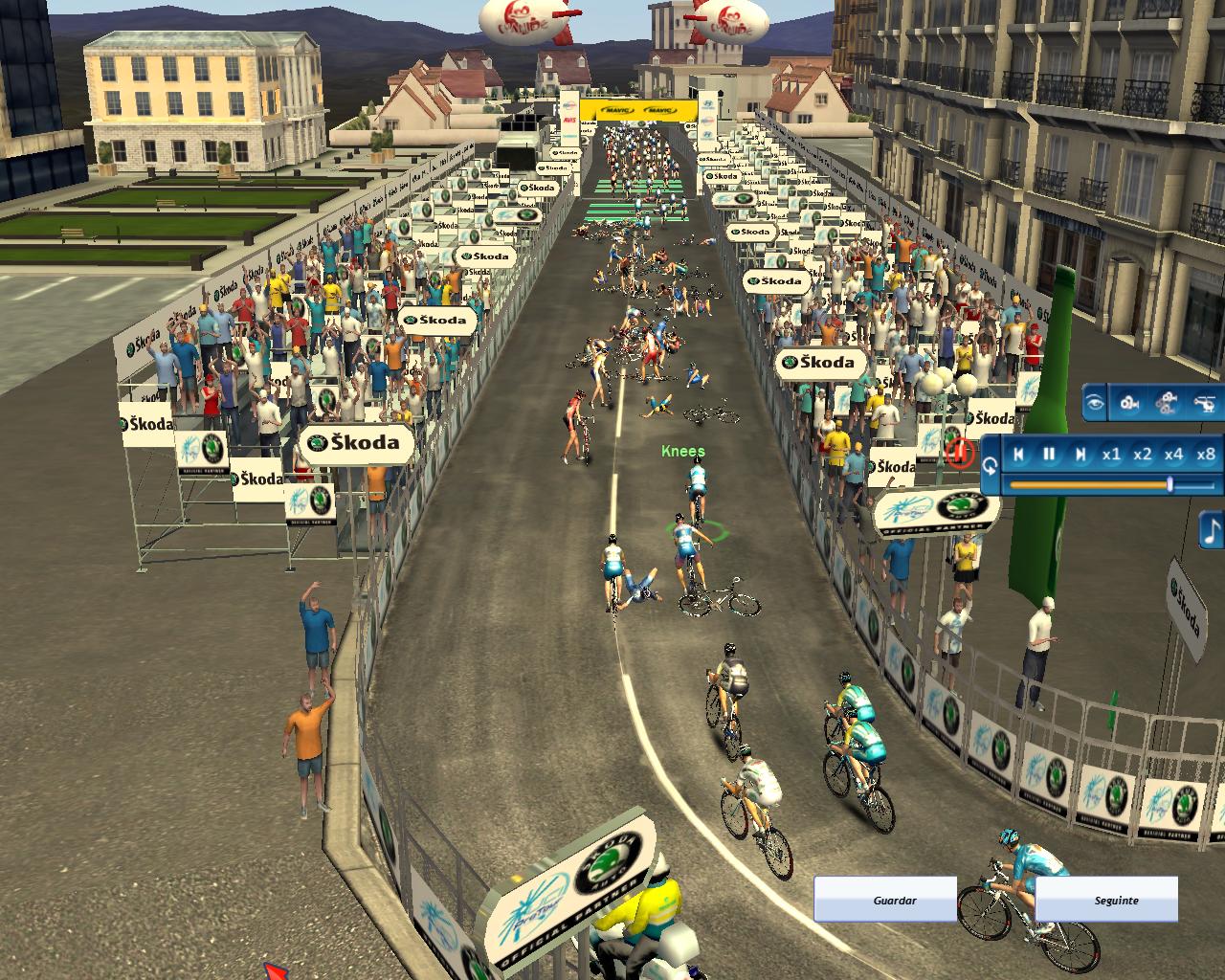Select the single camera view icon
1225x980 pixels.
tap(1129, 403)
